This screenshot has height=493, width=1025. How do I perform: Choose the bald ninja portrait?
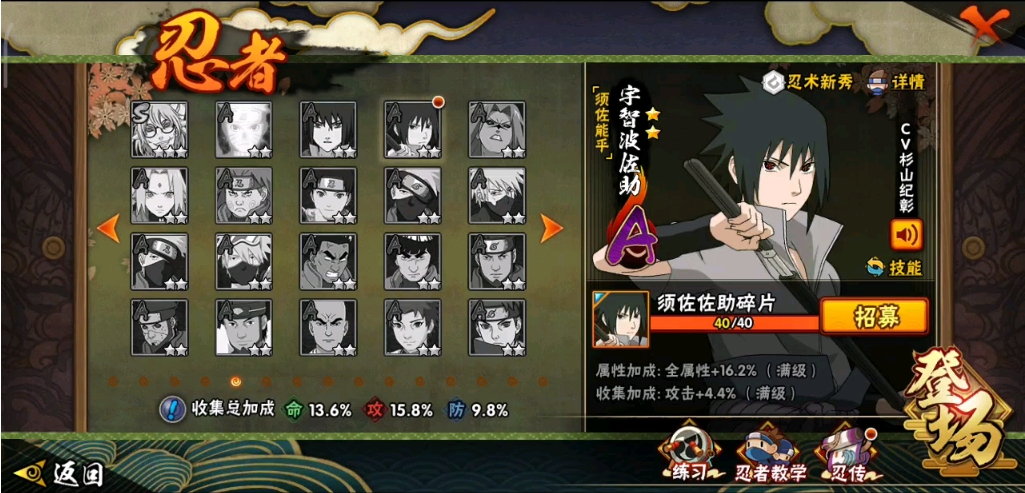coord(328,327)
